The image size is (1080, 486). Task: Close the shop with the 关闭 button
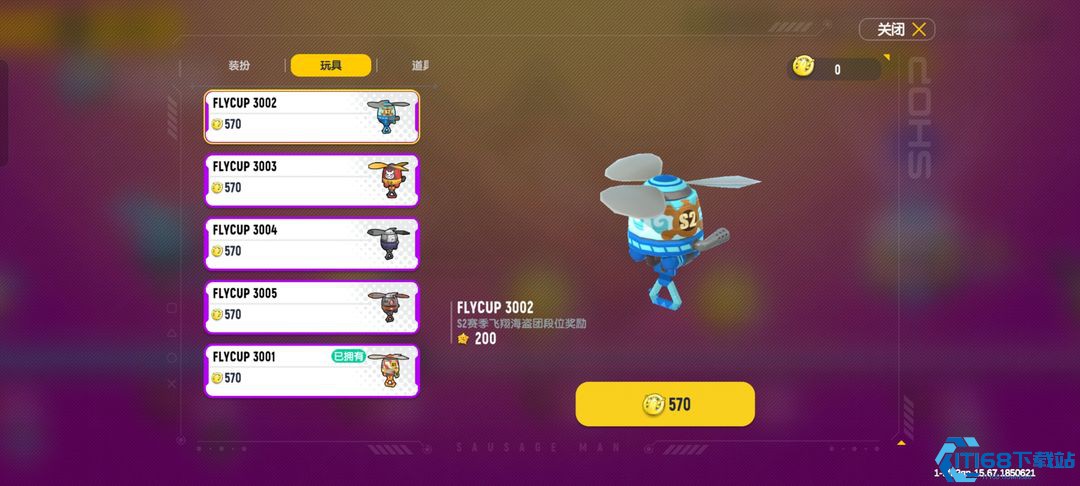pos(897,30)
